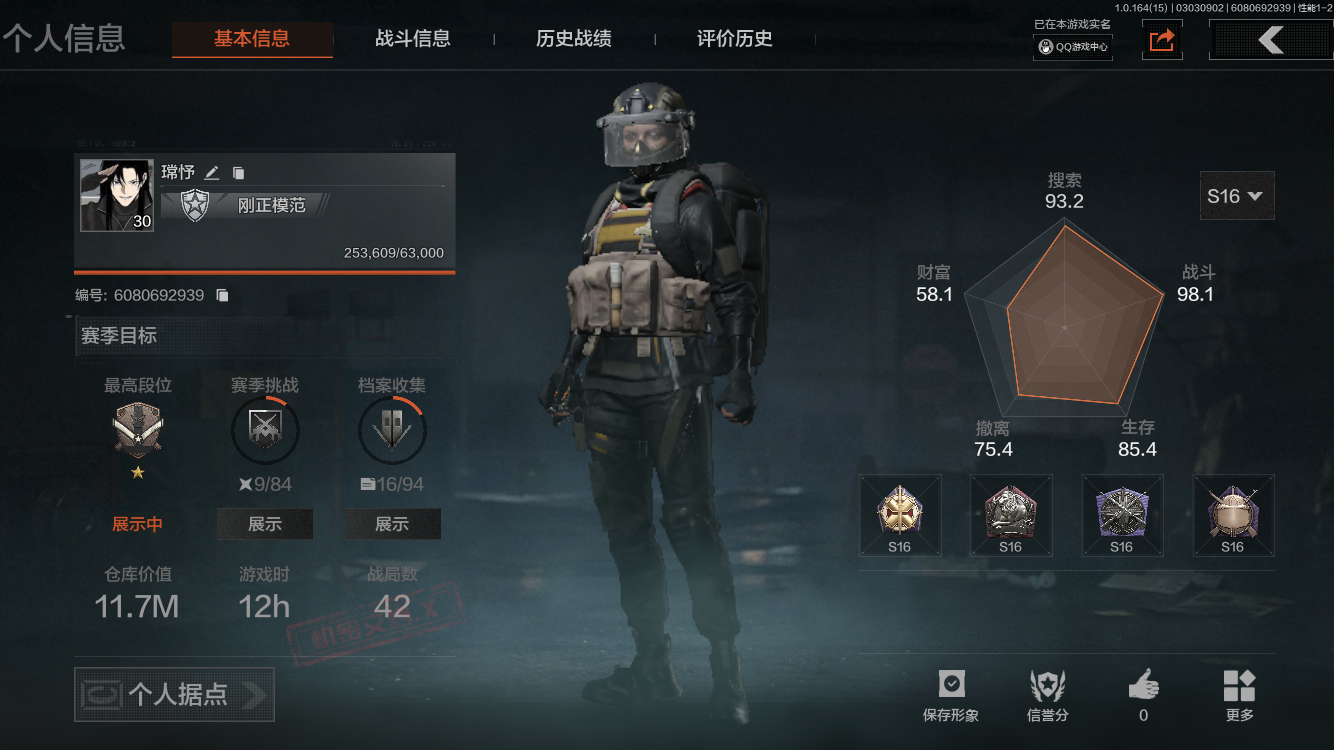This screenshot has width=1334, height=750.
Task: Edit nickname using the pencil icon
Action: click(x=211, y=172)
